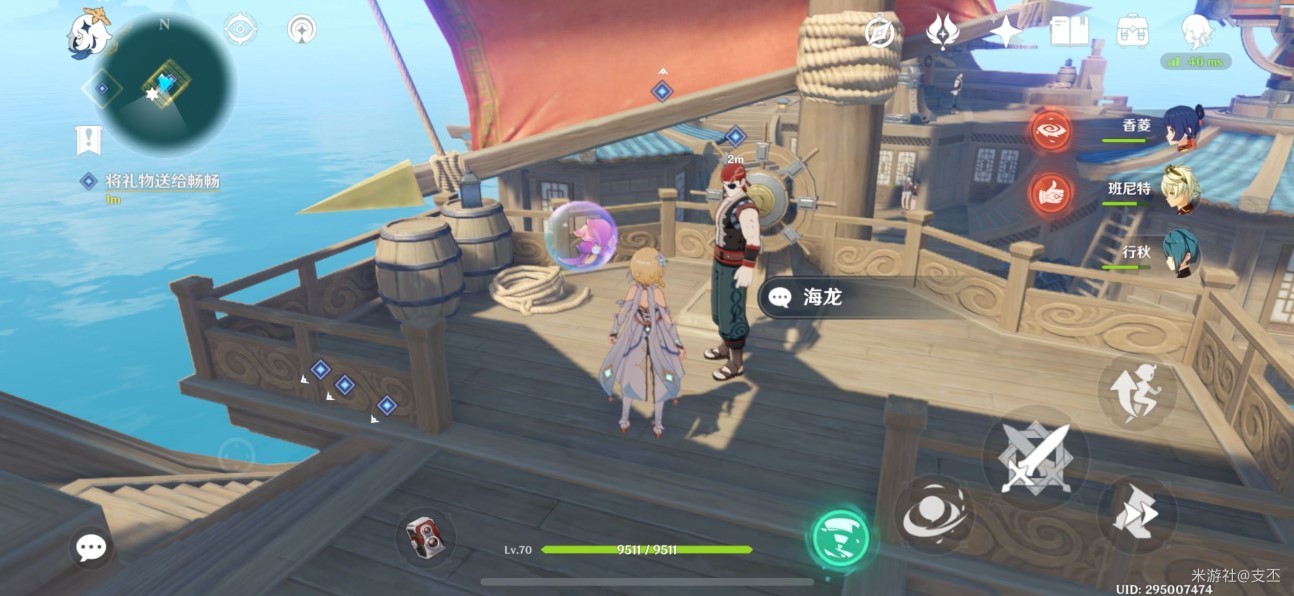Open the four-pointed star wish icon
Screen dimensions: 1294x596
coord(1006,31)
